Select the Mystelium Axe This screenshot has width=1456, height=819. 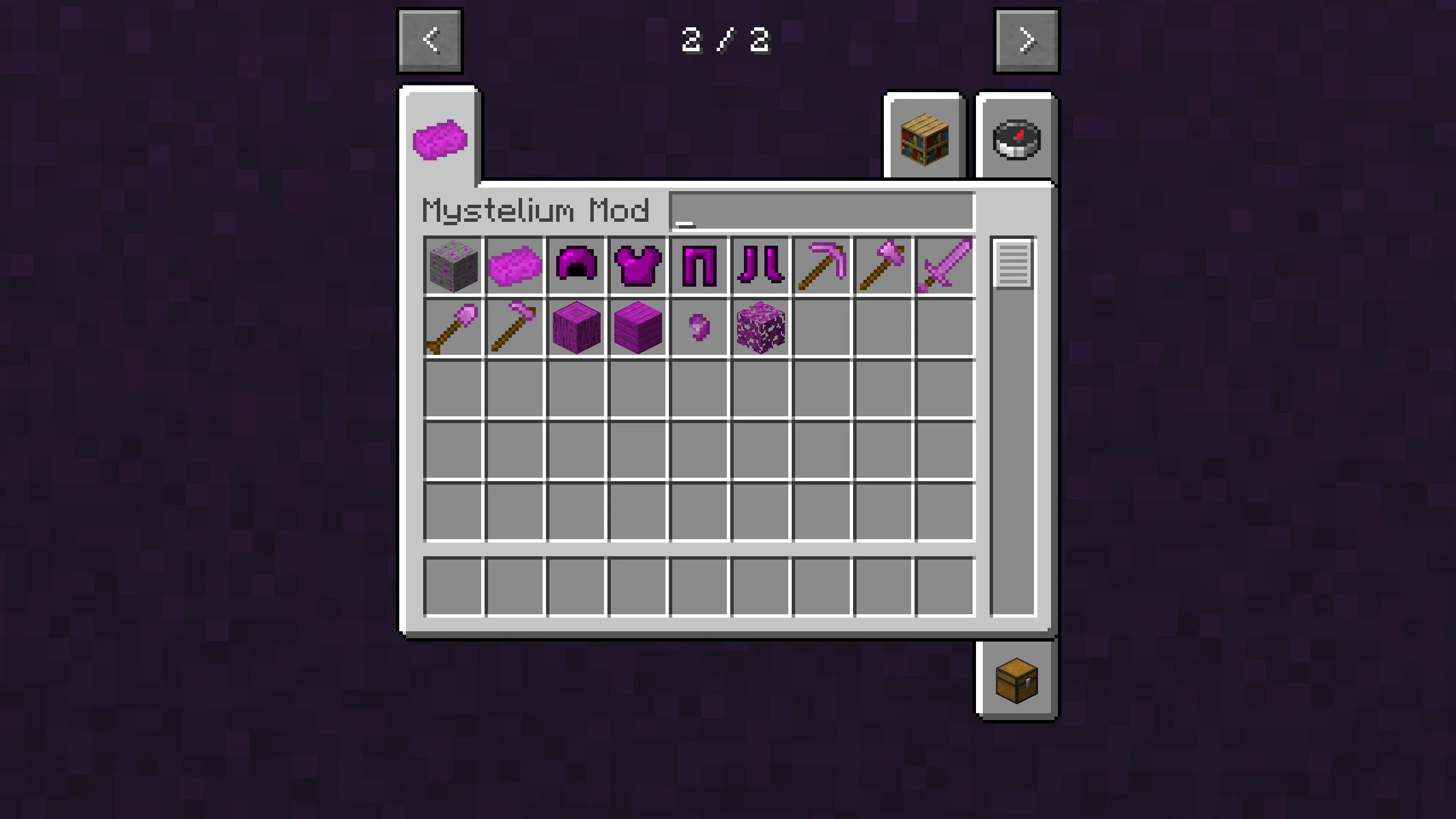click(x=883, y=266)
